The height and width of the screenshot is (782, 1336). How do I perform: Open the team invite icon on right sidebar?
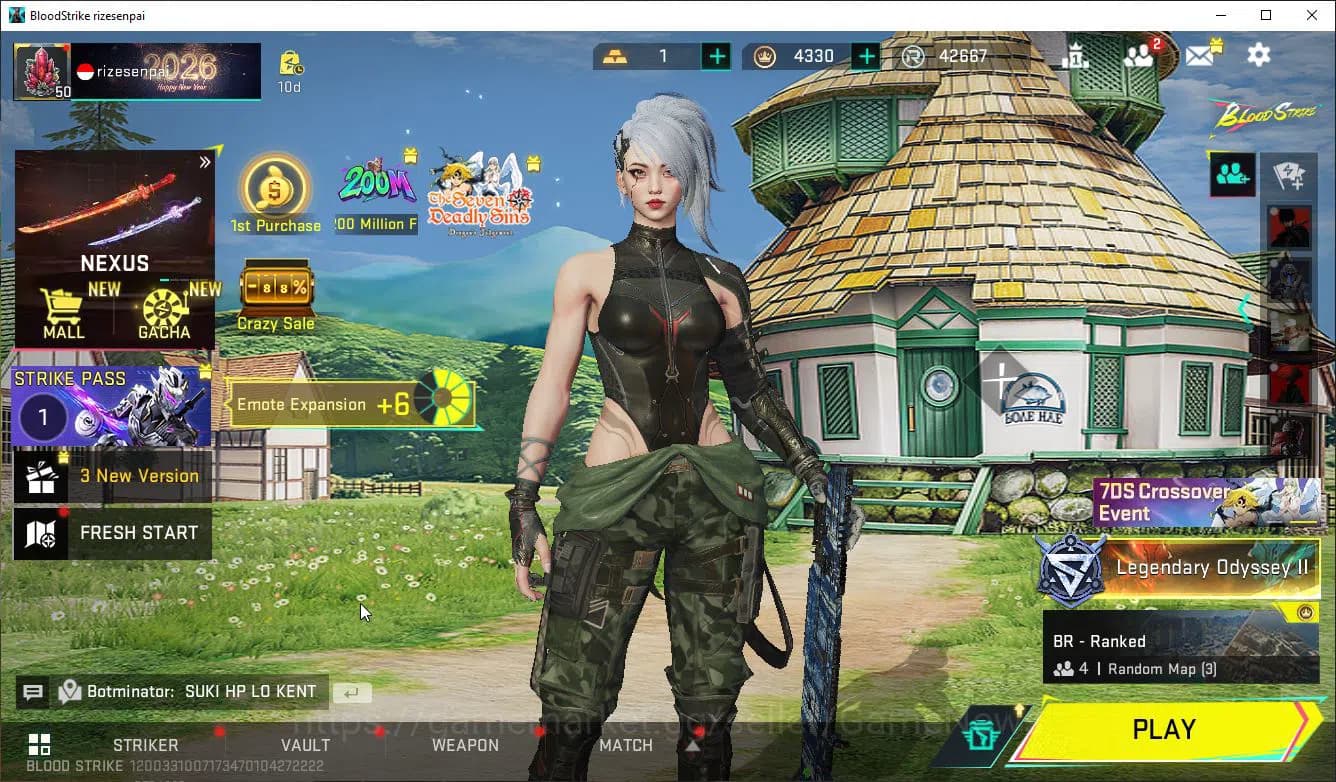click(x=1231, y=174)
